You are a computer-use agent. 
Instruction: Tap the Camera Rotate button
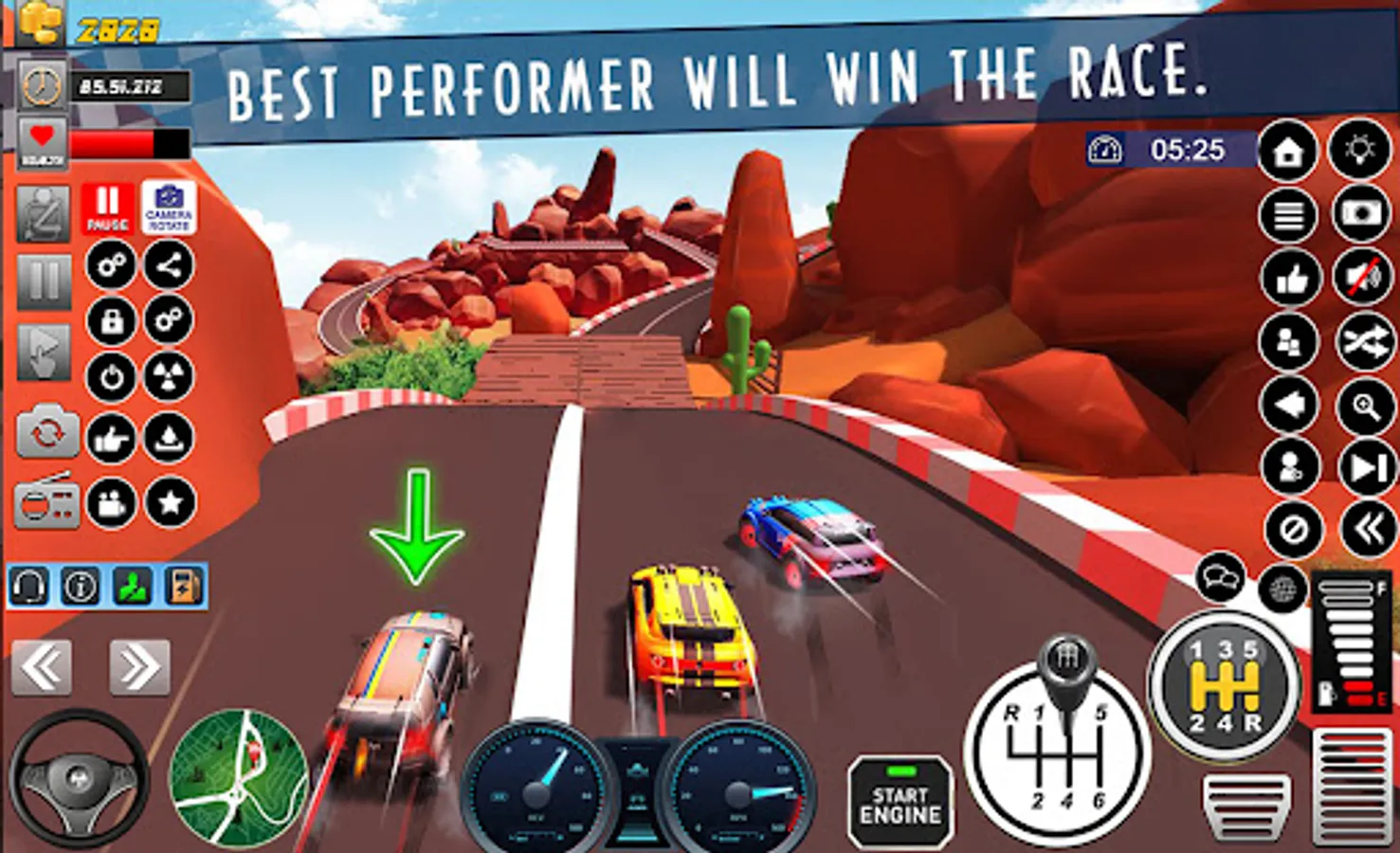169,207
